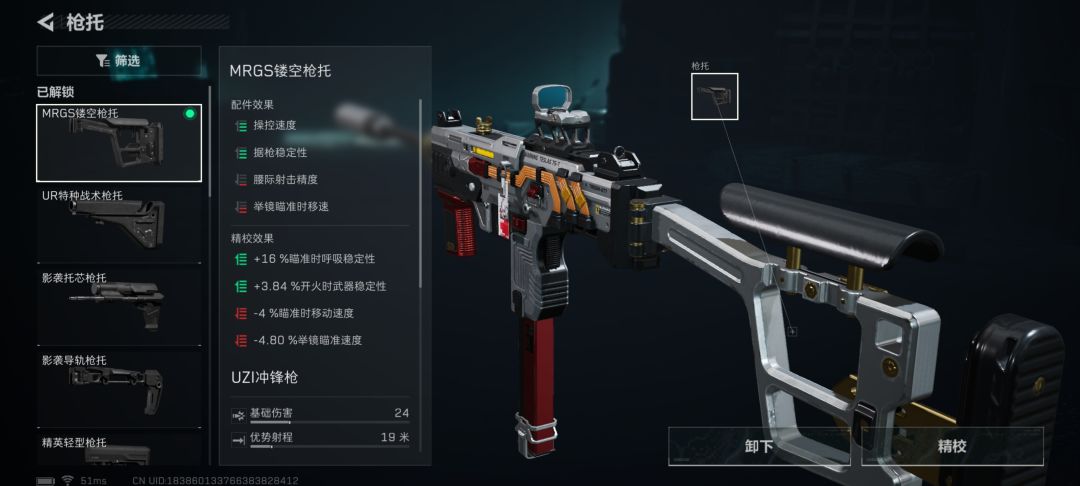The image size is (1080, 486).
Task: Choose the 精英轻型枪托 stock
Action: (x=118, y=450)
